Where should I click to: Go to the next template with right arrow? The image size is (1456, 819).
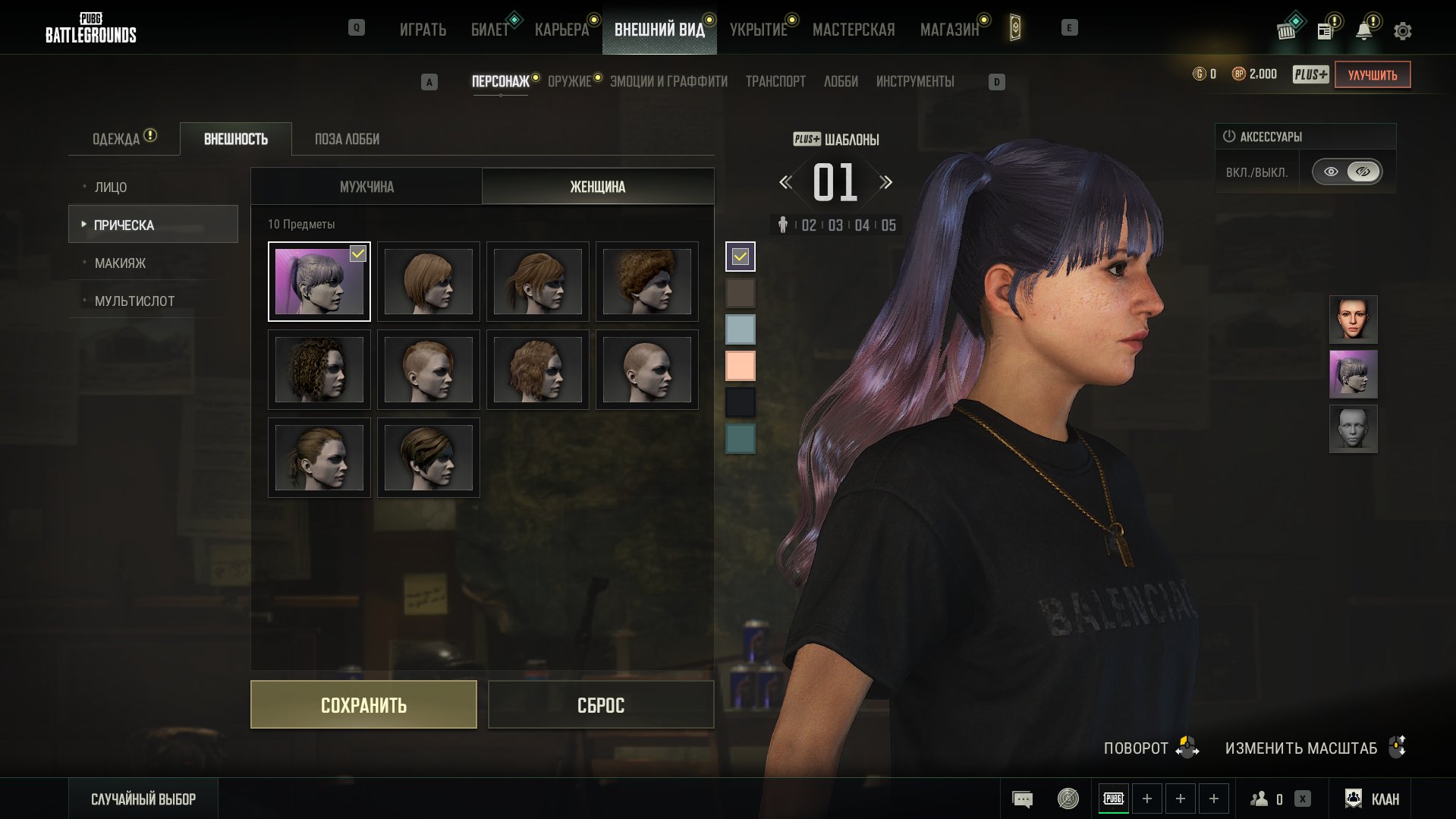click(x=885, y=182)
